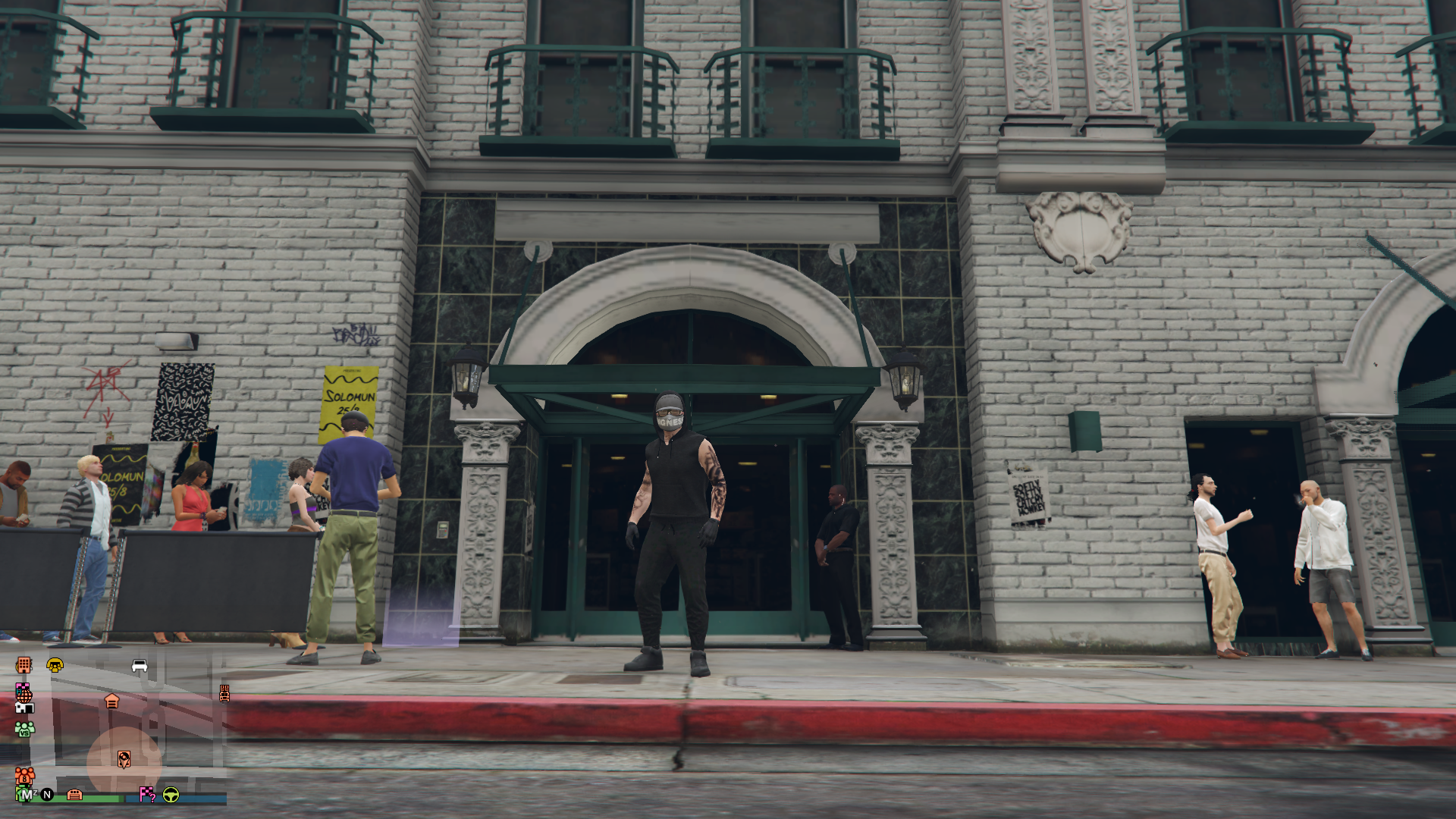Select the green VS mission blip
This screenshot has height=819, width=1456.
pos(24,730)
